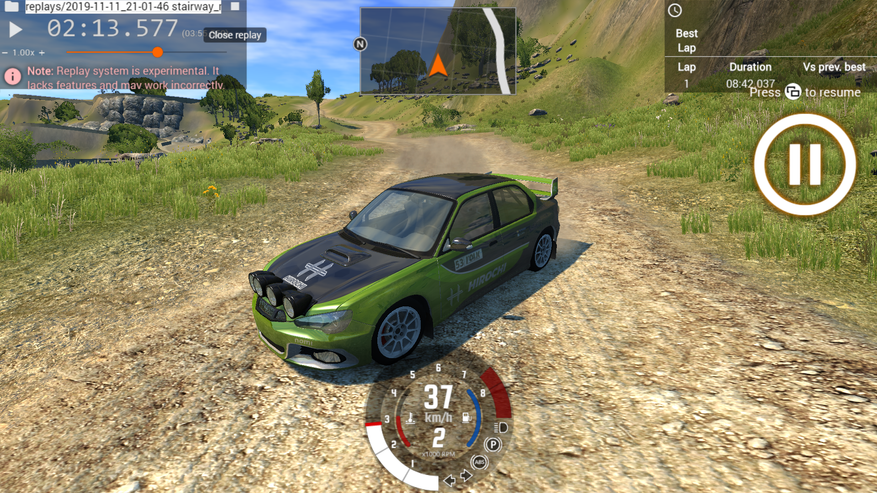877x493 pixels.
Task: Click the orange replay timeline slider handle
Action: tap(157, 52)
